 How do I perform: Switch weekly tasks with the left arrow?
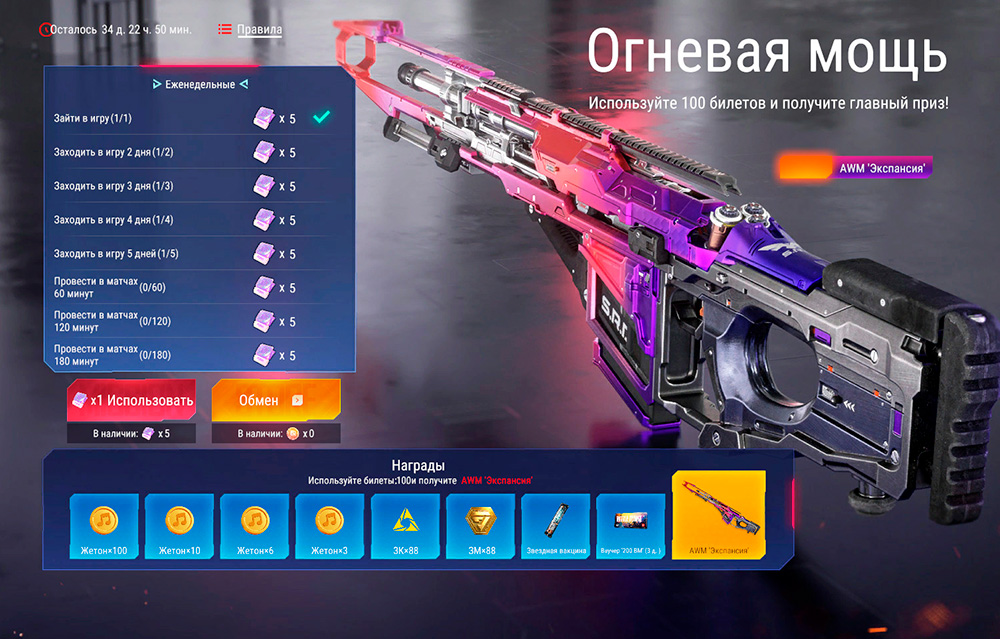coord(156,85)
